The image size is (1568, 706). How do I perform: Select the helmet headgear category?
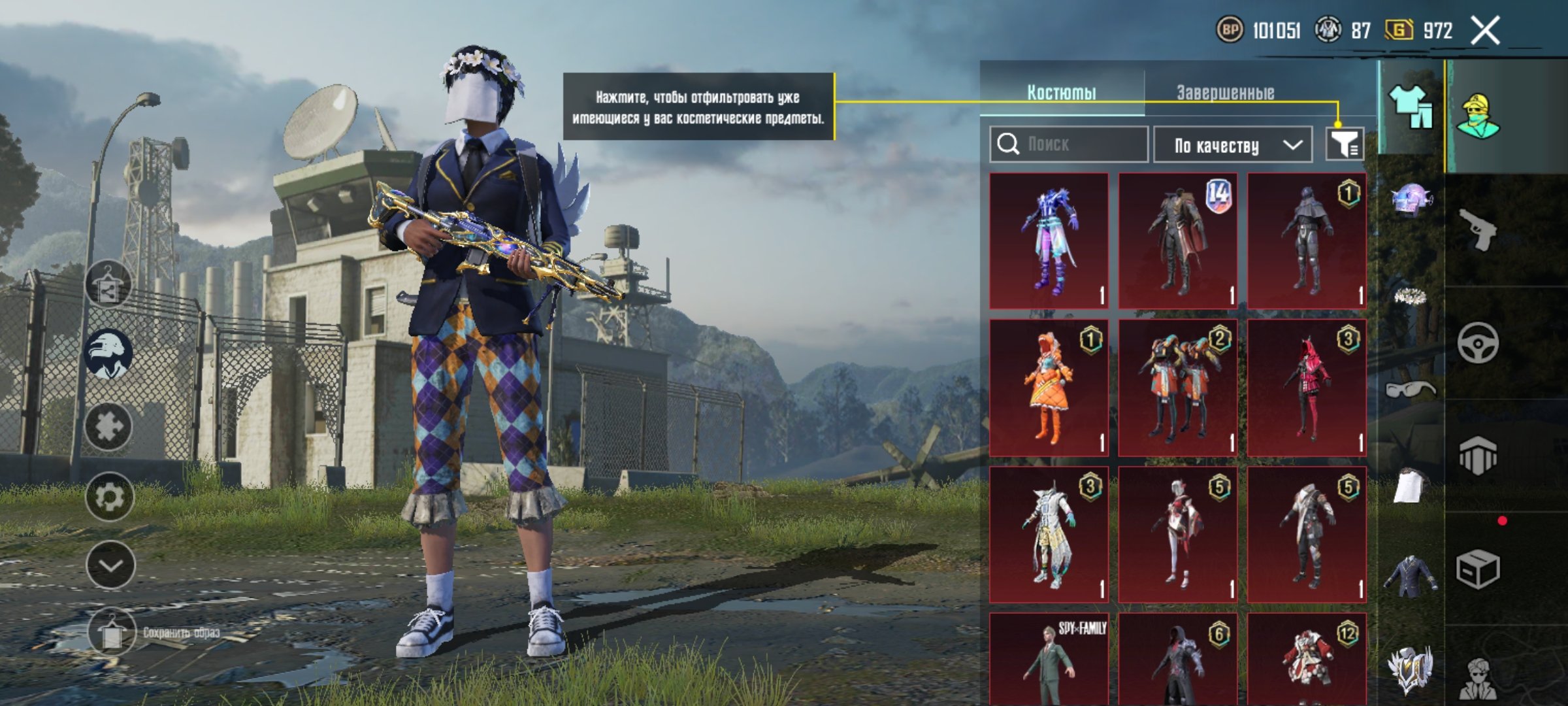click(1411, 199)
